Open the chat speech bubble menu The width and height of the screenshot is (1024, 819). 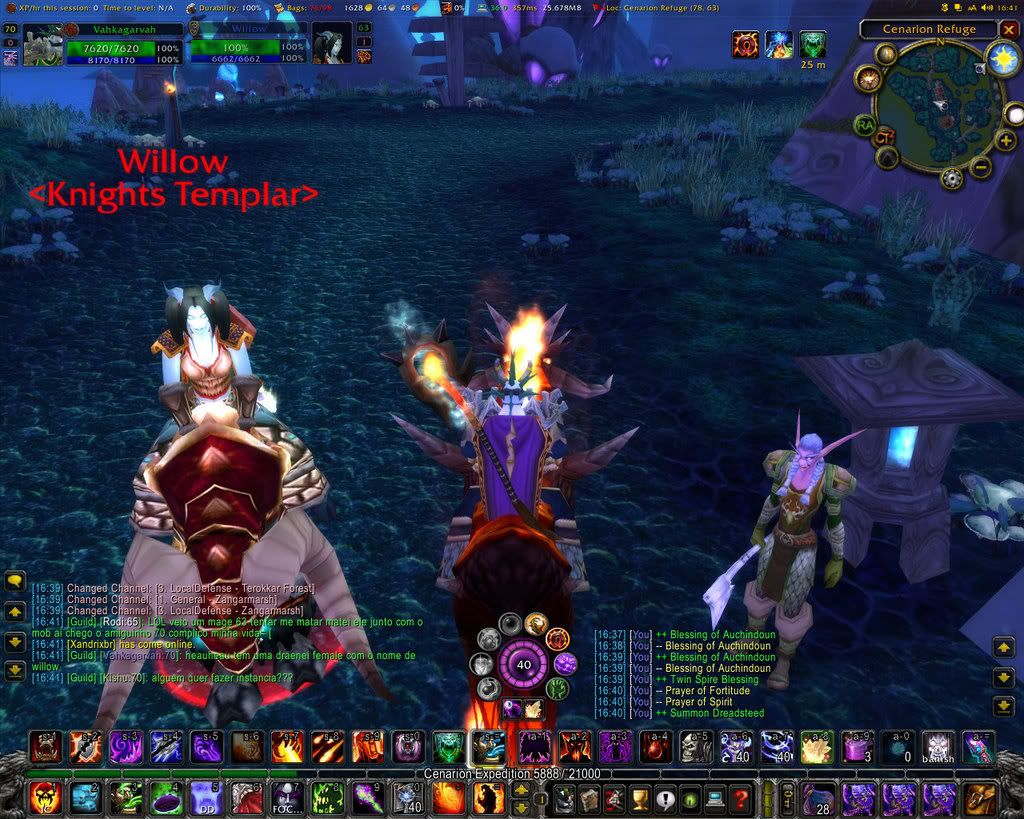pos(15,580)
